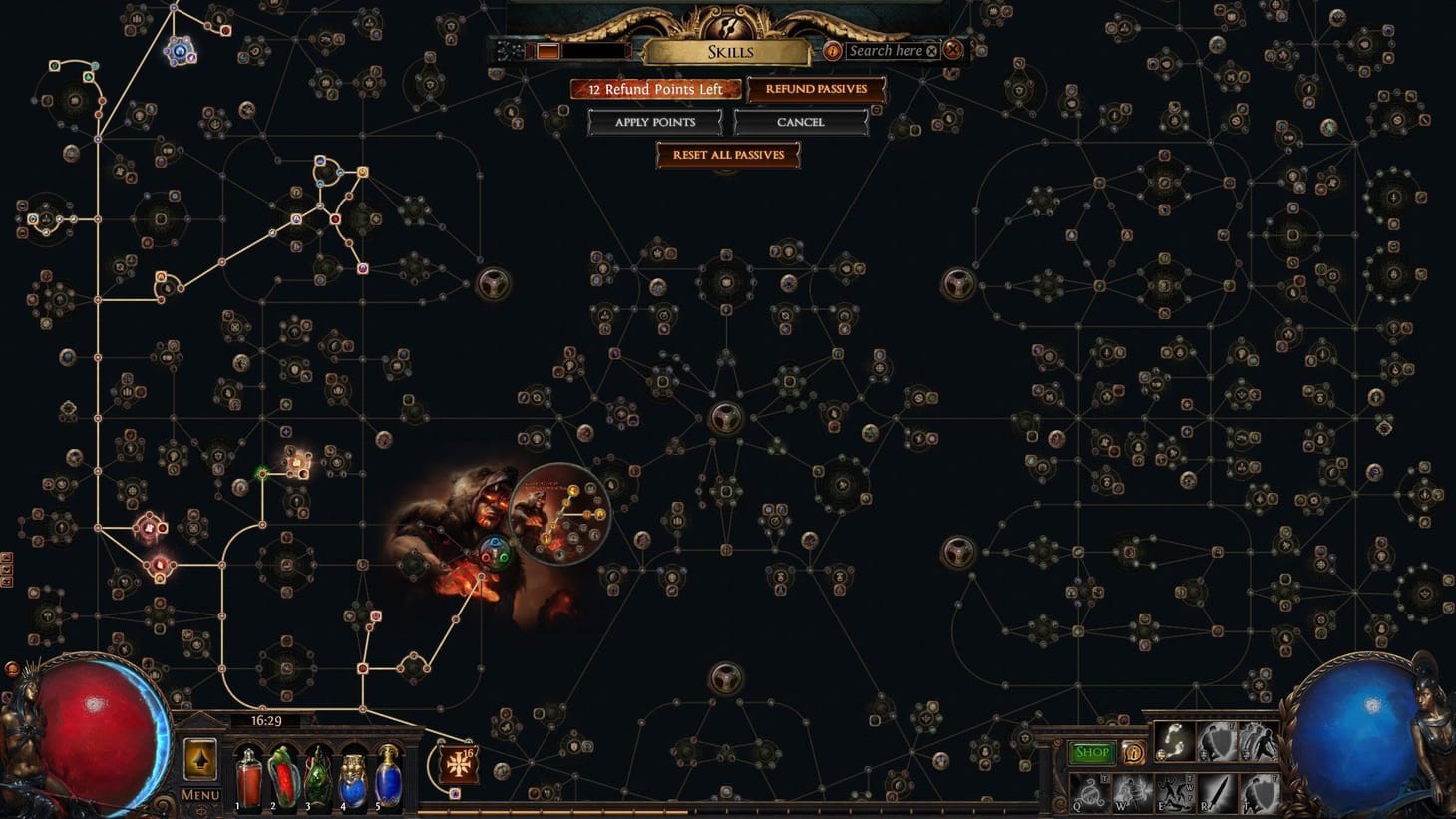Image resolution: width=1456 pixels, height=819 pixels.
Task: Toggle the red keystone node on the left
Action: (x=150, y=526)
